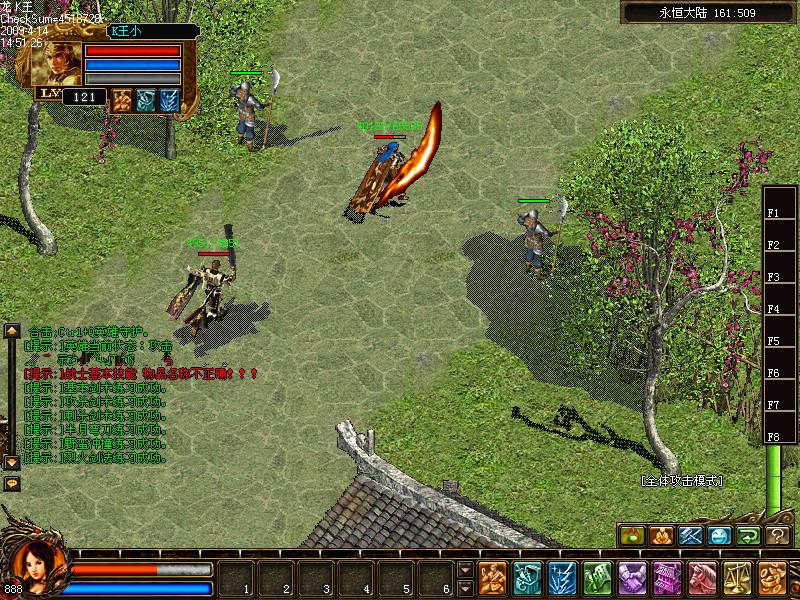Viewport: 800px width, 600px height.
Task: Activate the blue lightning skills icon
Action: pos(562,577)
